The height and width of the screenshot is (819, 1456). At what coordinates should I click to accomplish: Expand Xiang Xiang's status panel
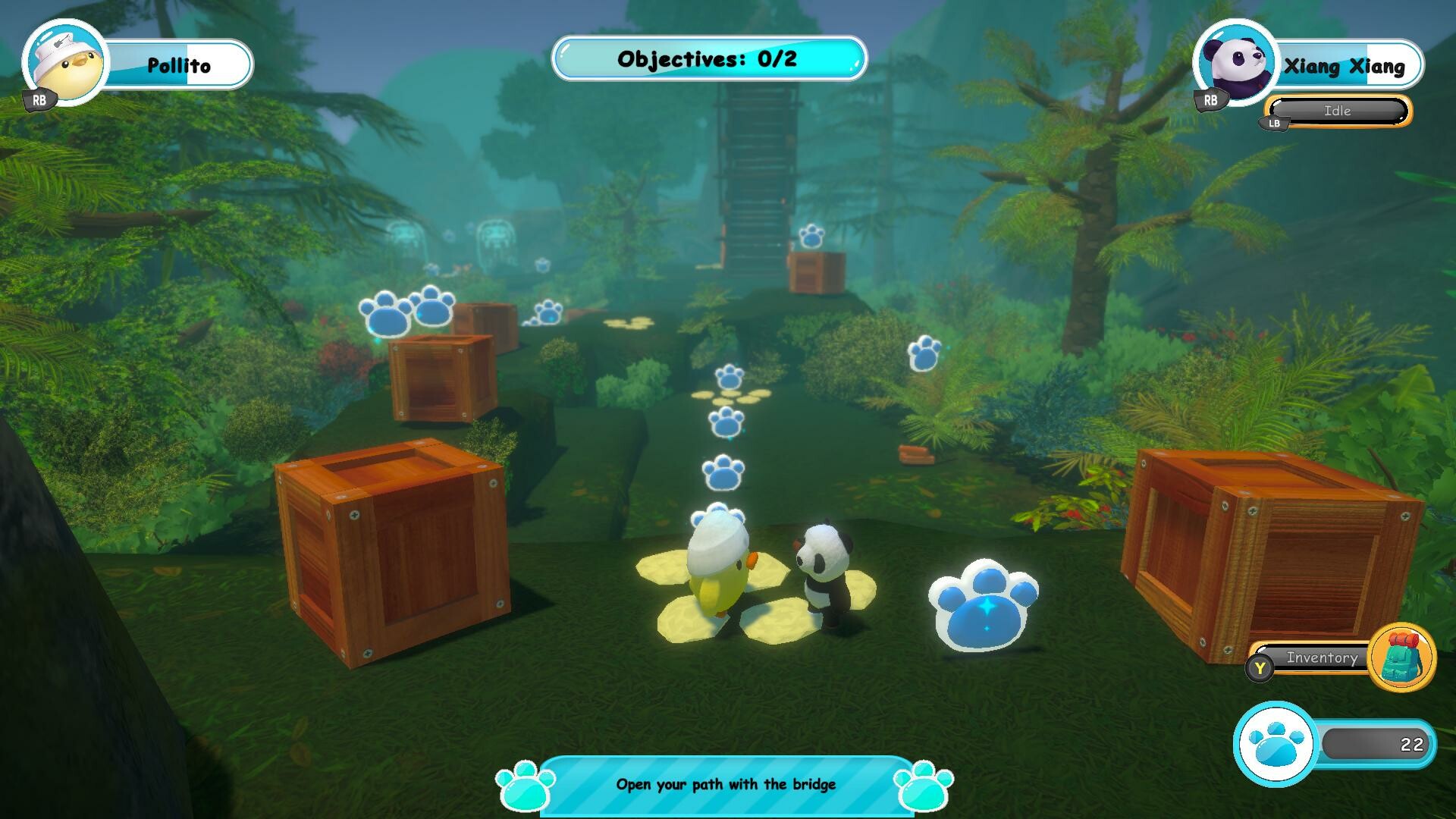[x=1337, y=111]
